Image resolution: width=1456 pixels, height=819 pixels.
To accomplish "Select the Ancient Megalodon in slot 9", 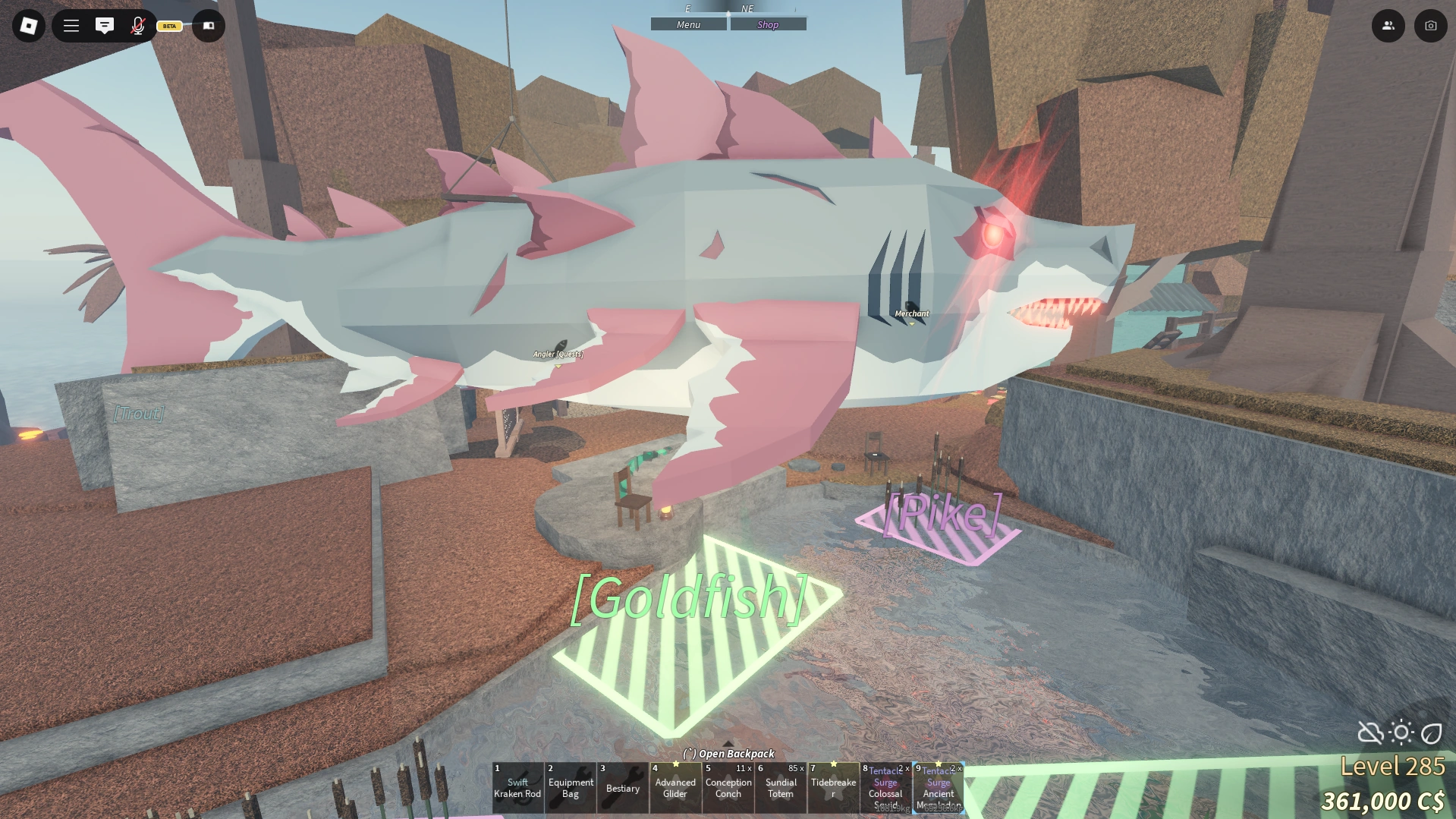I will pyautogui.click(x=938, y=789).
